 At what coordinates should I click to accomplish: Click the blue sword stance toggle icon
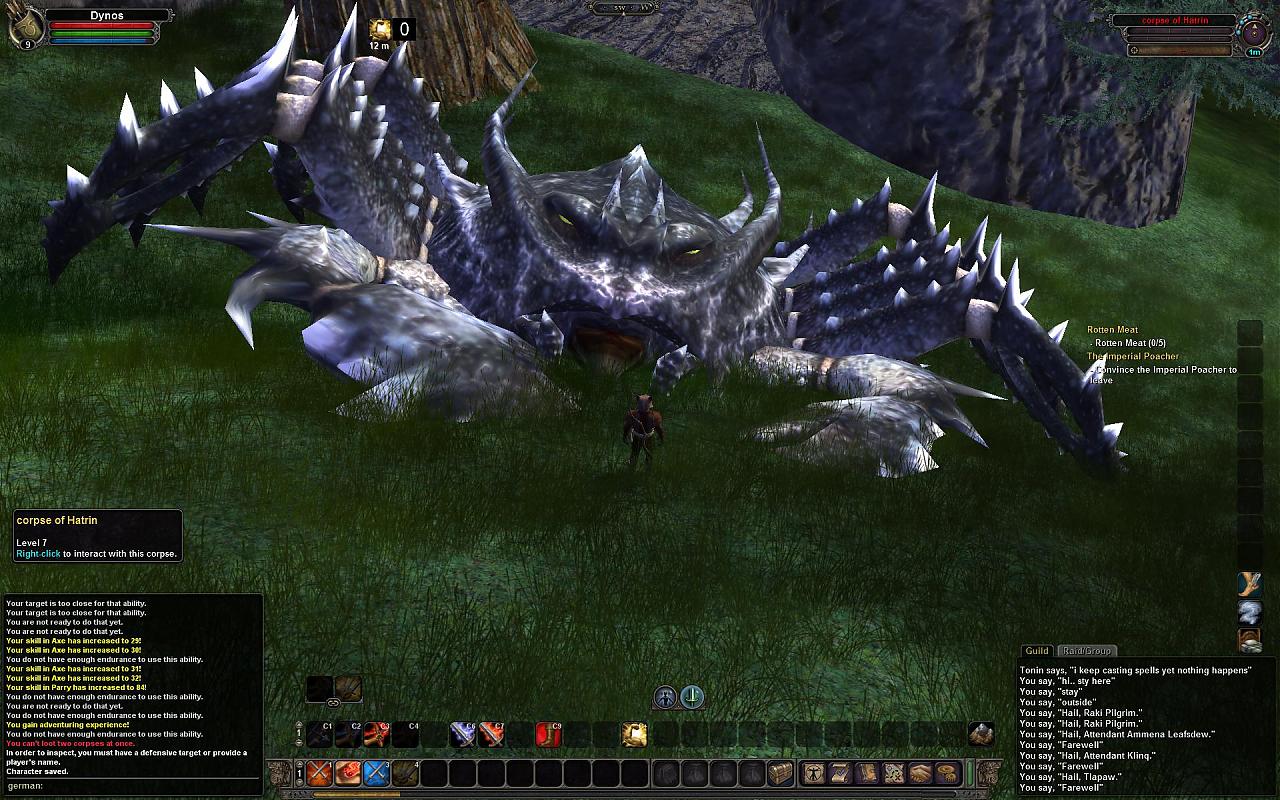[692, 697]
